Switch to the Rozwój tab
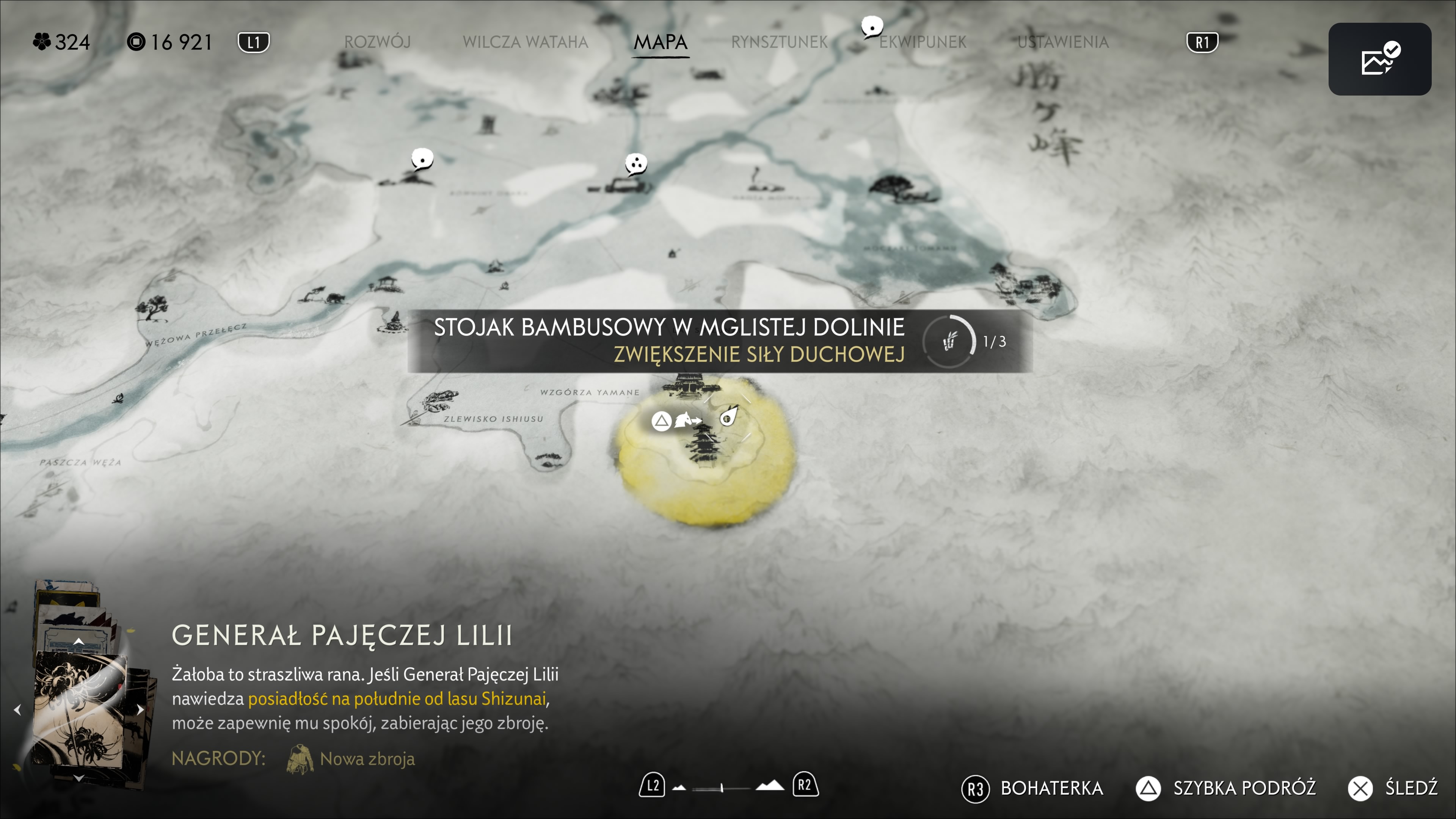Screen dimensions: 1456x819 click(x=377, y=42)
